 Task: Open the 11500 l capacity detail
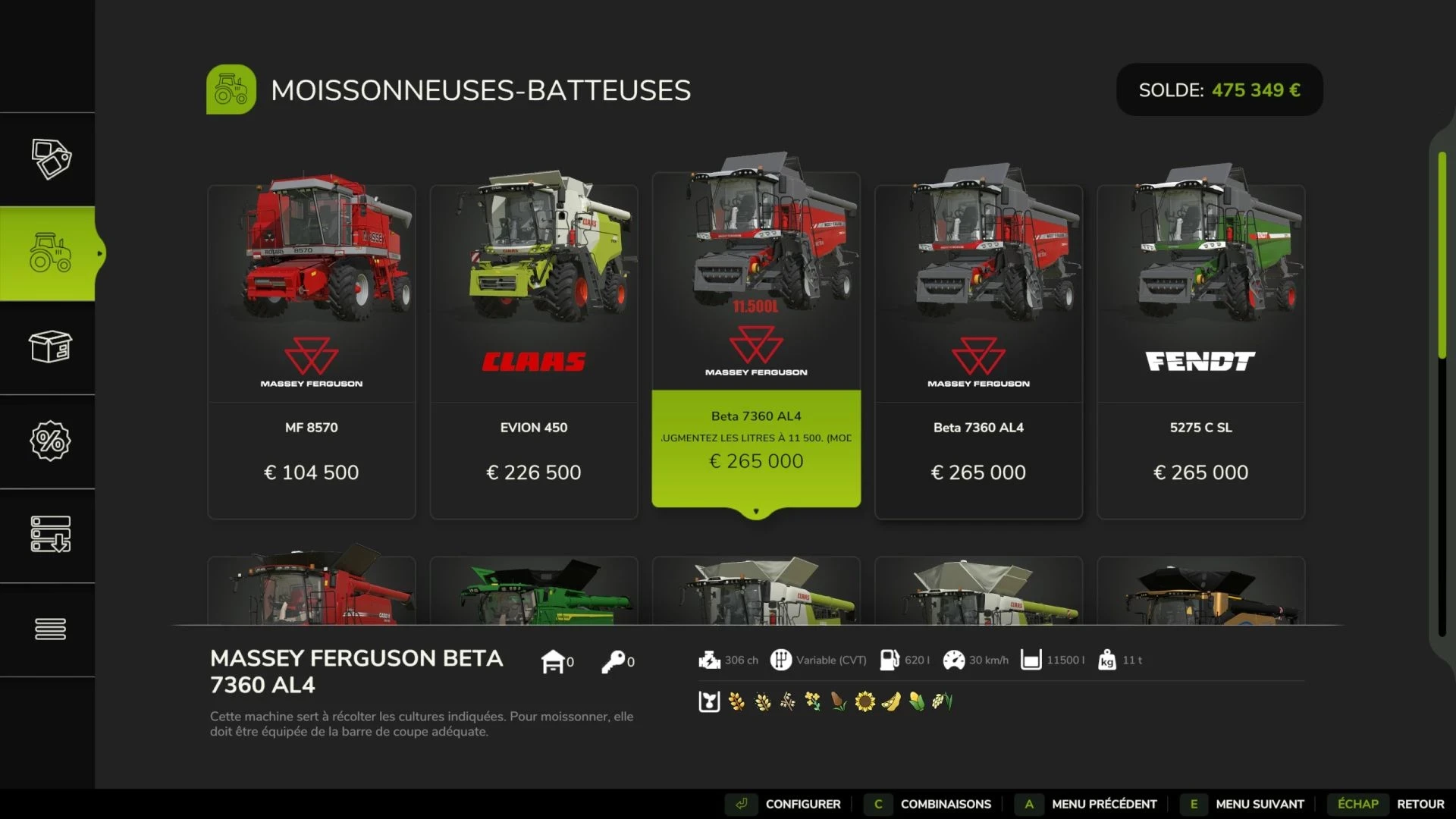coord(1031,660)
